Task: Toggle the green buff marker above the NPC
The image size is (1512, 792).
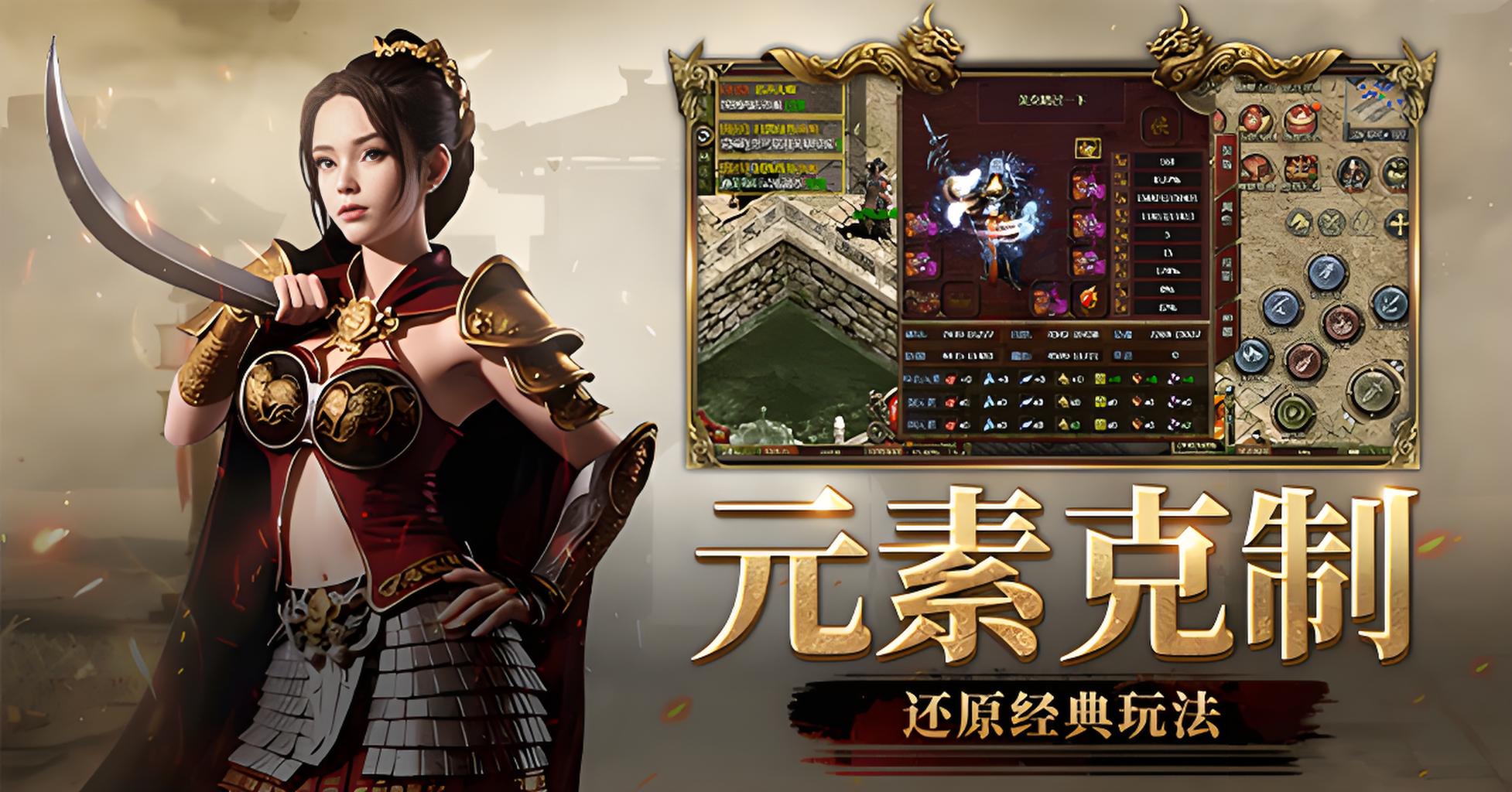Action: pos(873,212)
